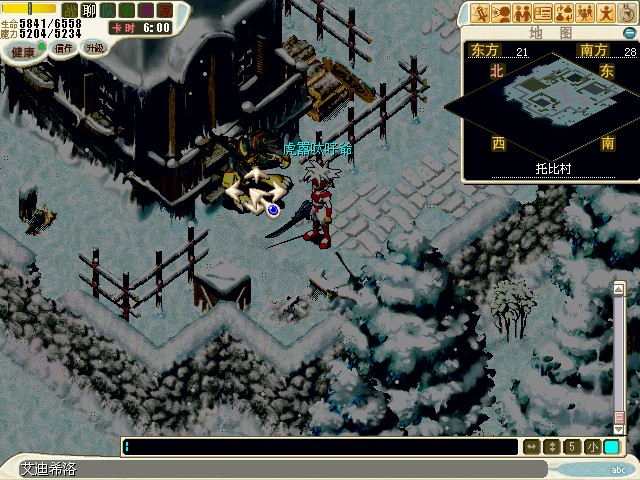This screenshot has height=480, width=640.
Task: Toggle the 战 battle mode button
Action: [70, 10]
